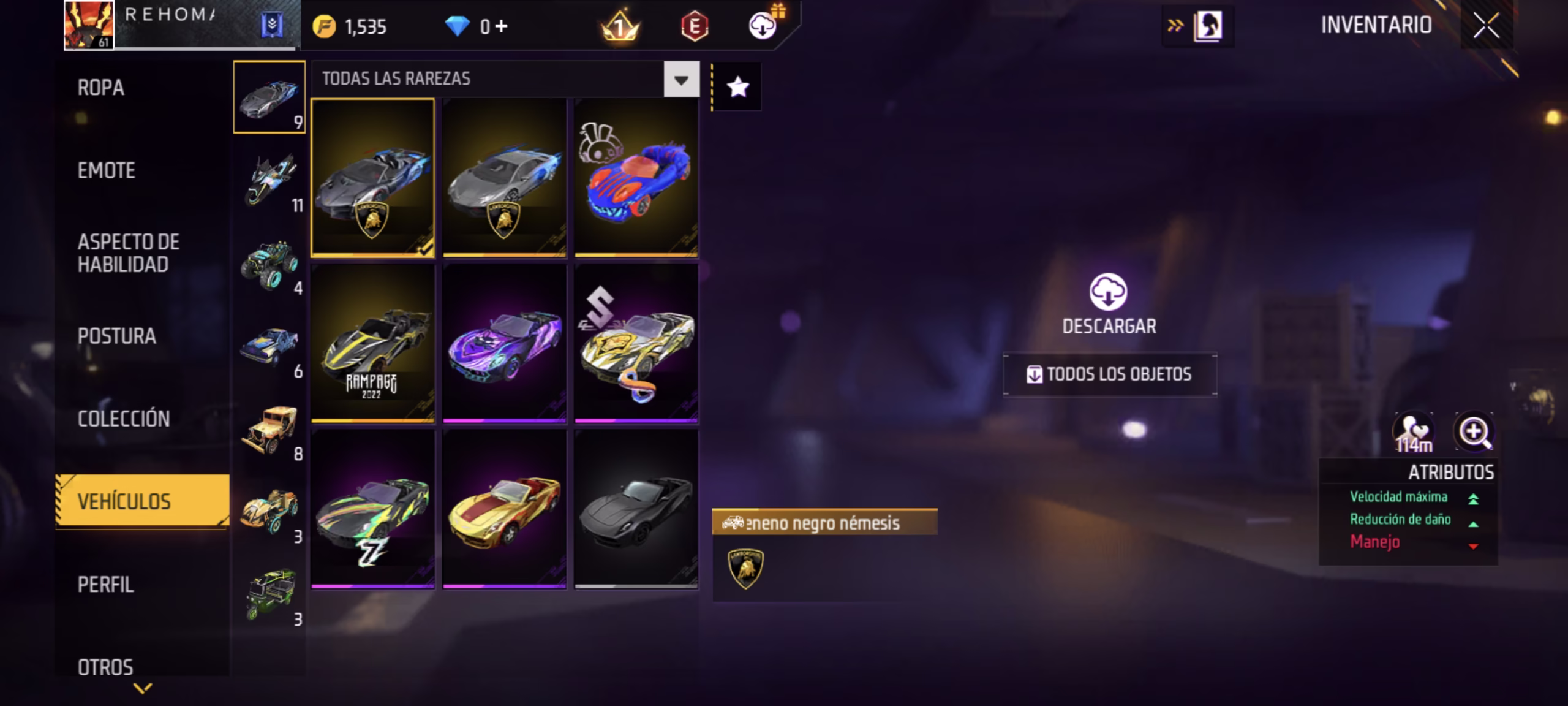Open the Ropa category
The width and height of the screenshot is (1568, 706).
coord(101,88)
